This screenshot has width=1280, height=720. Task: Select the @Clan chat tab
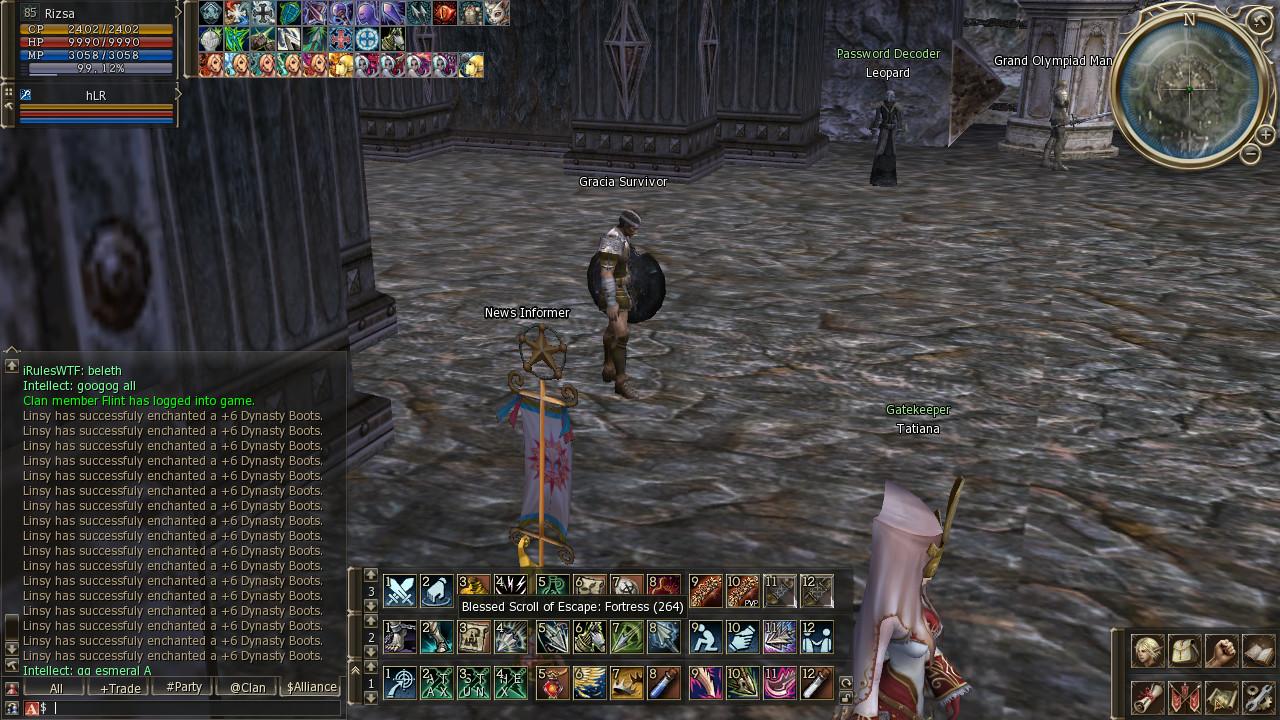247,688
